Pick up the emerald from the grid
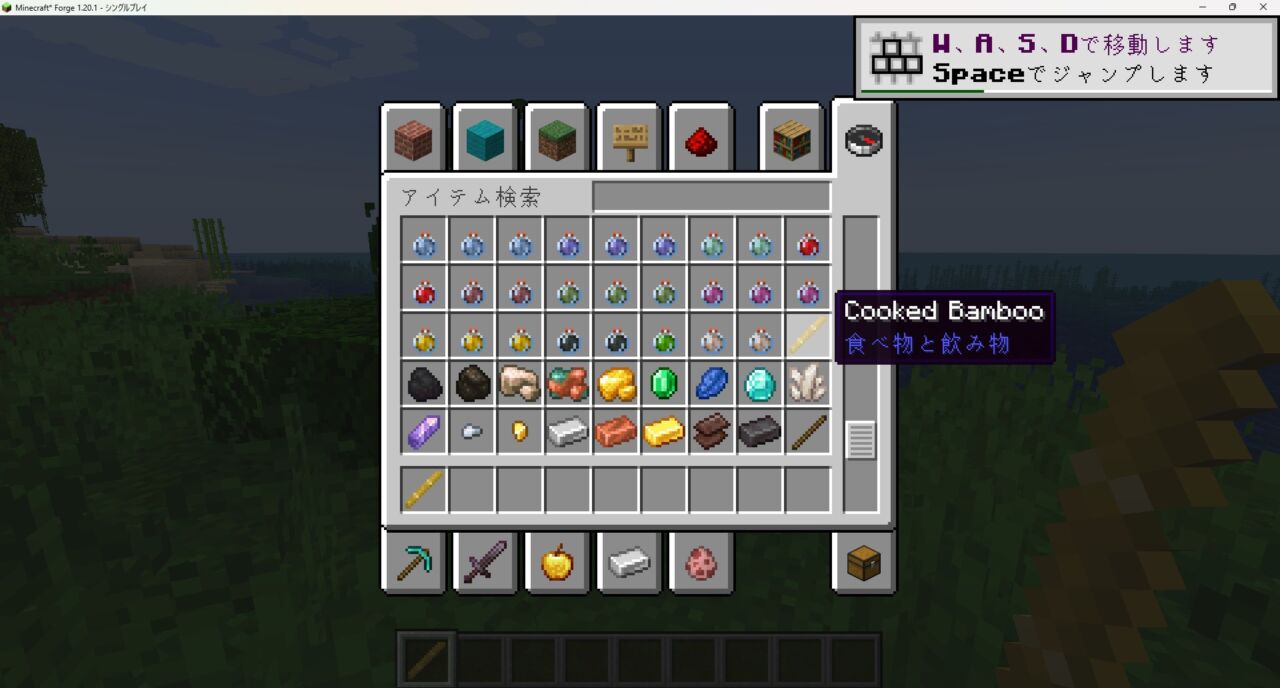1280x688 pixels. [x=664, y=384]
